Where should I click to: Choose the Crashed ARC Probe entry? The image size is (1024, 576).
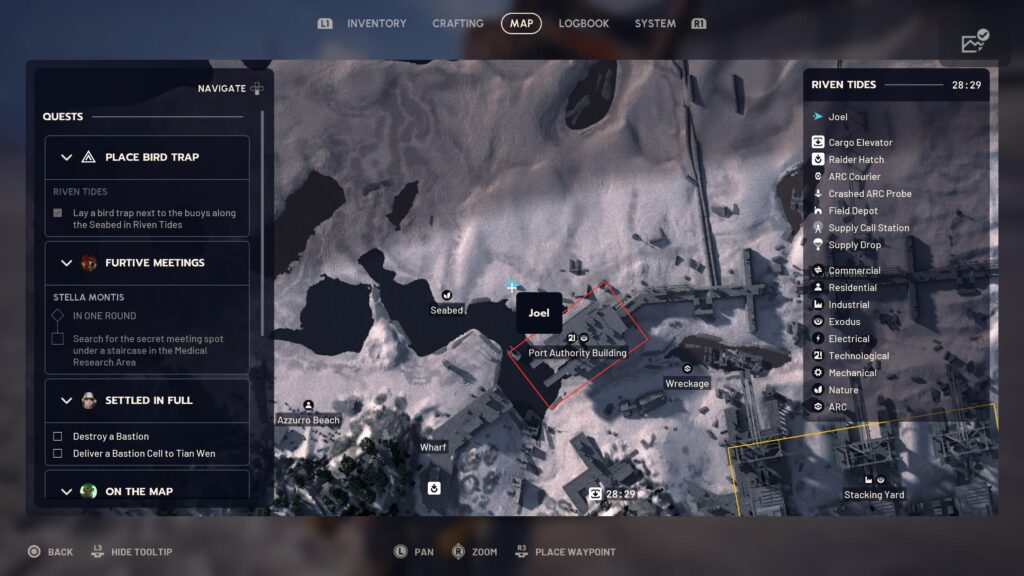point(869,194)
